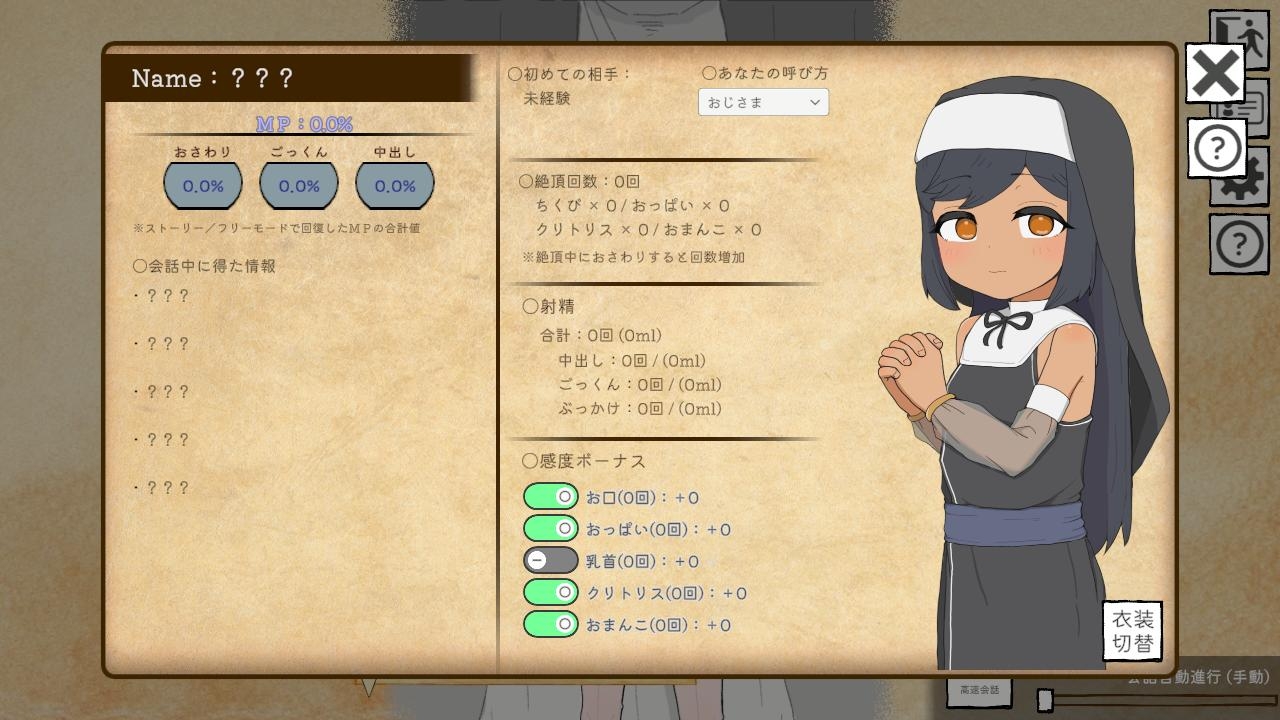Click the 中出し percentage badge

click(392, 184)
